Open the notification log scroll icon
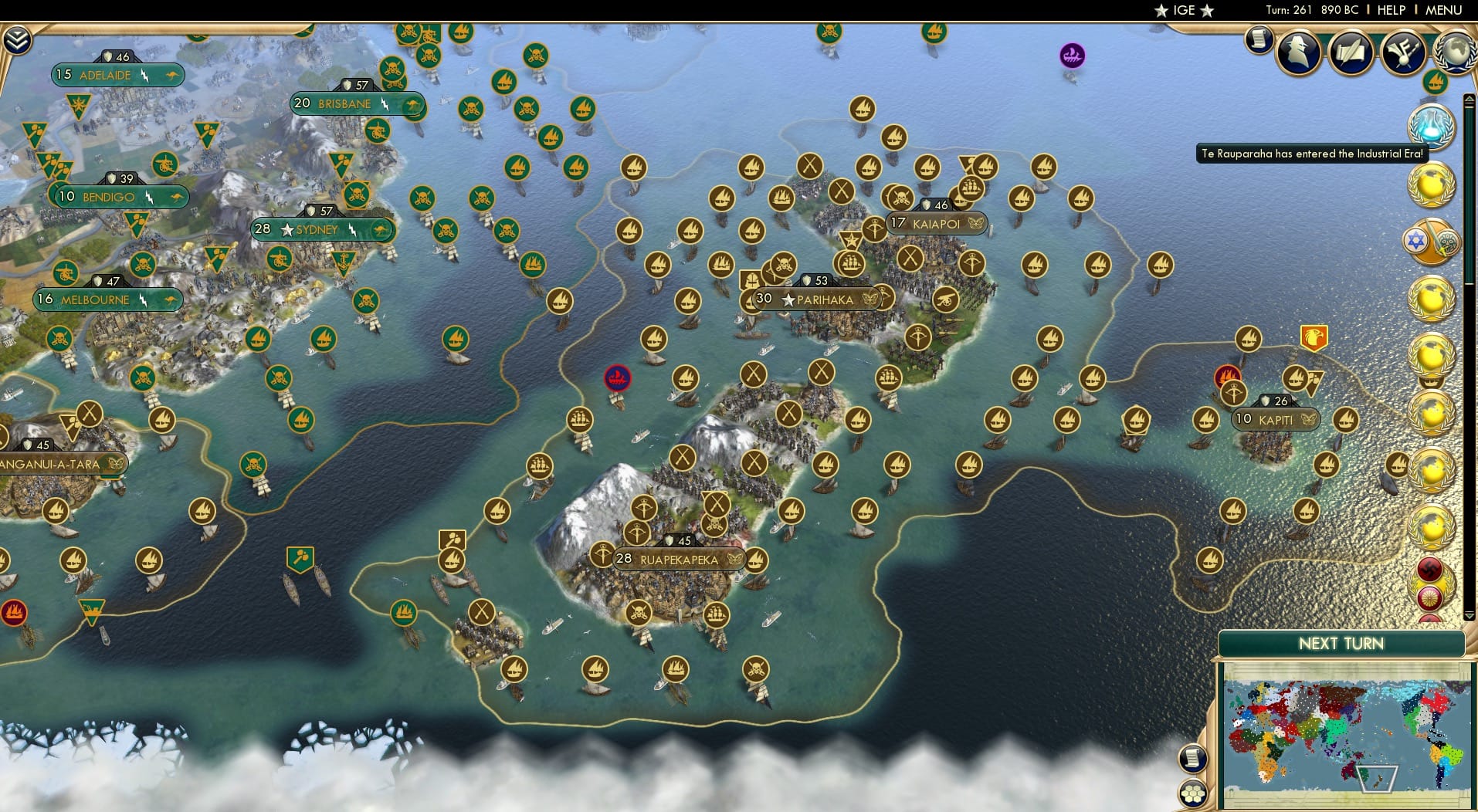 click(1258, 40)
